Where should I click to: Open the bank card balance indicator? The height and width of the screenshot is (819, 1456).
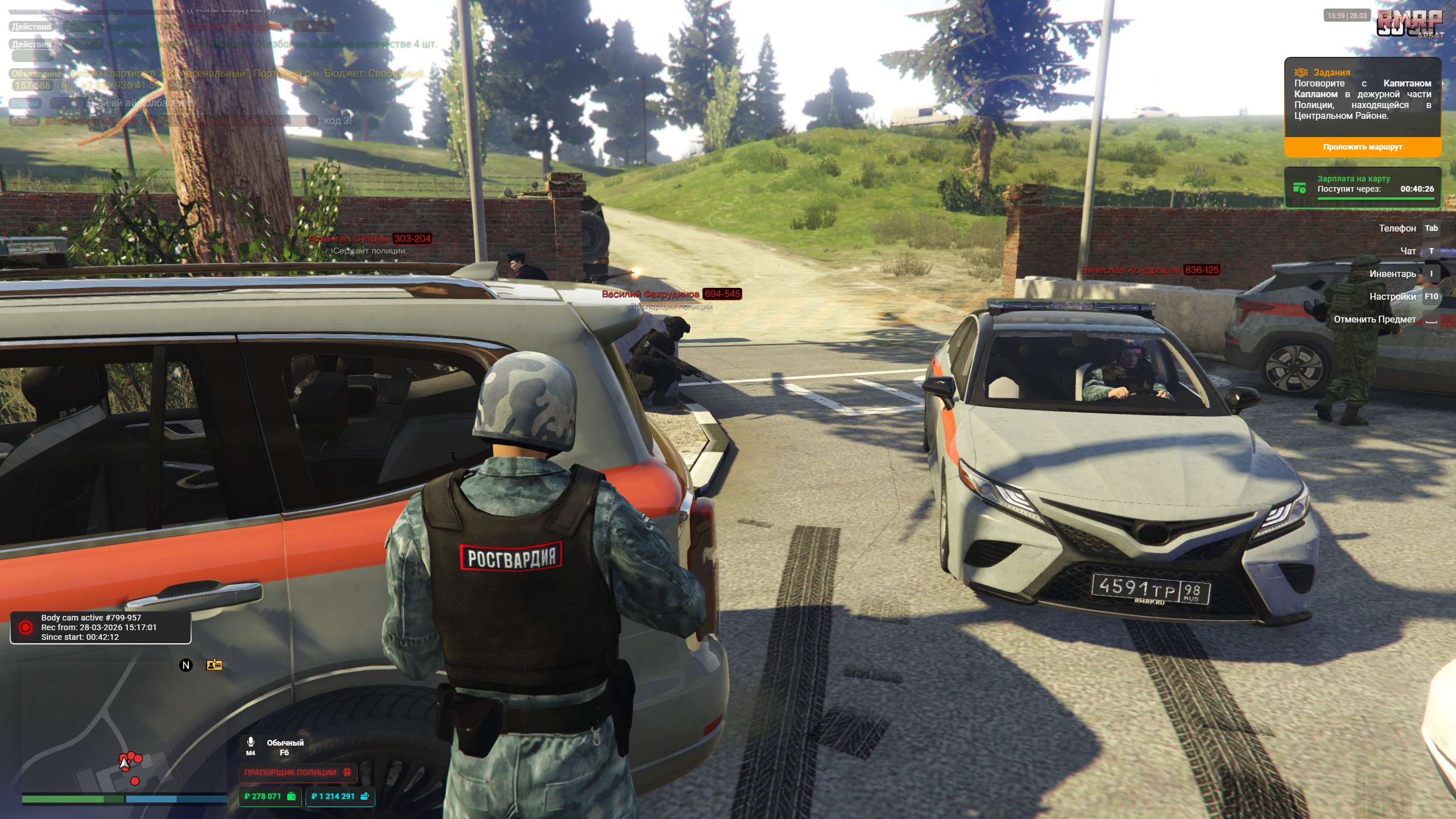click(x=340, y=796)
